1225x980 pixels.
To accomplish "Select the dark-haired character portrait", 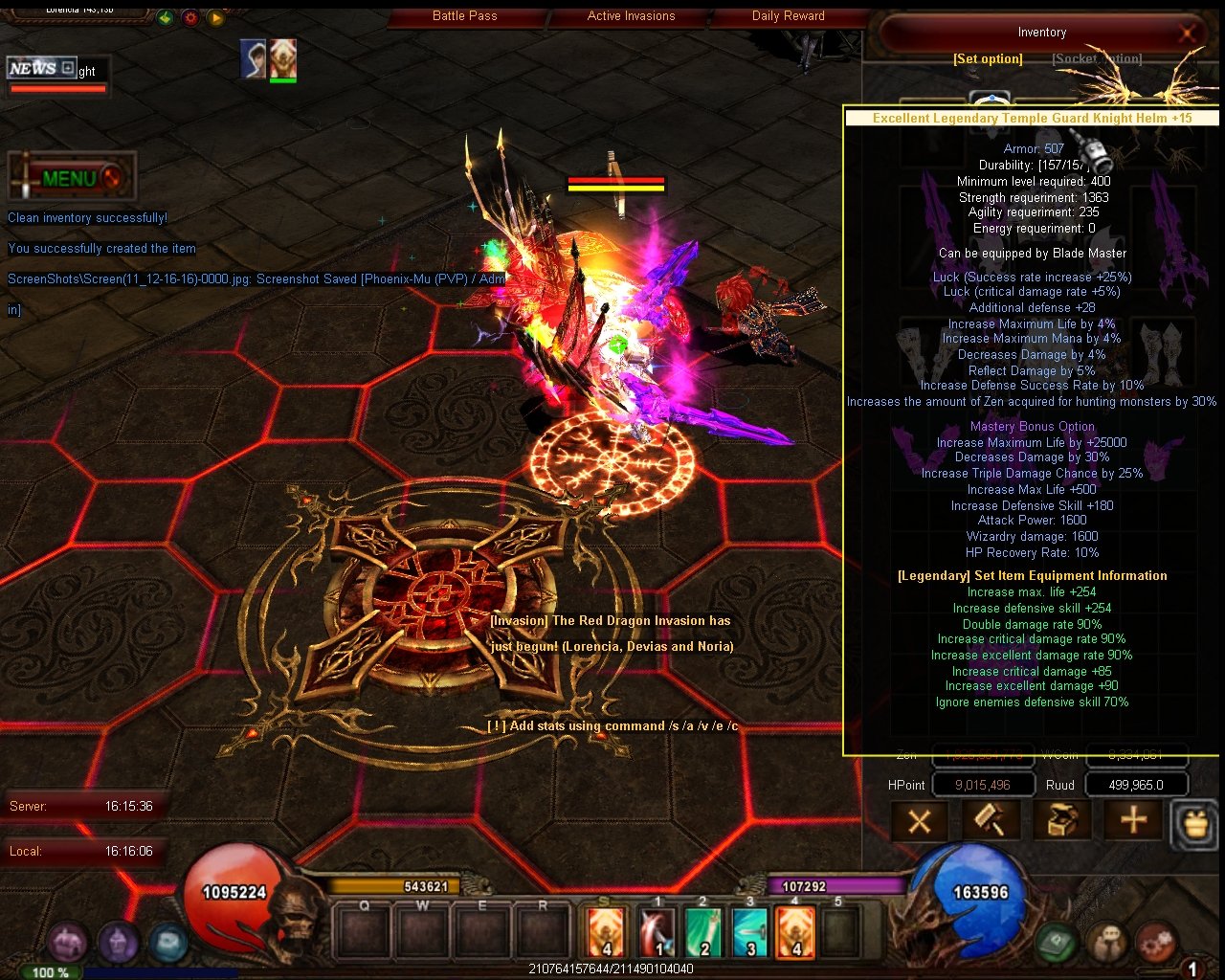I will (x=253, y=58).
